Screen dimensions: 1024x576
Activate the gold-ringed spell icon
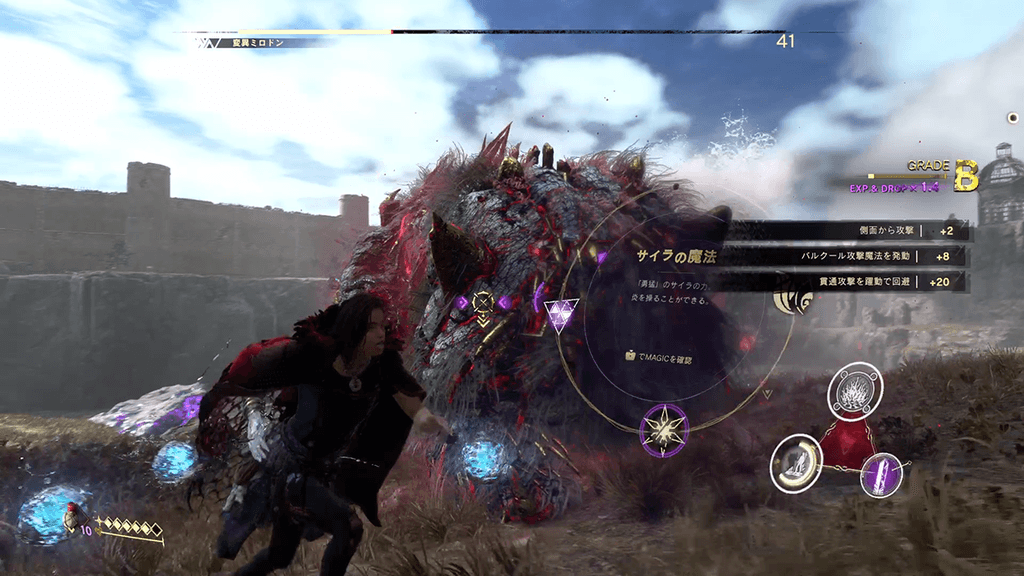click(x=796, y=463)
